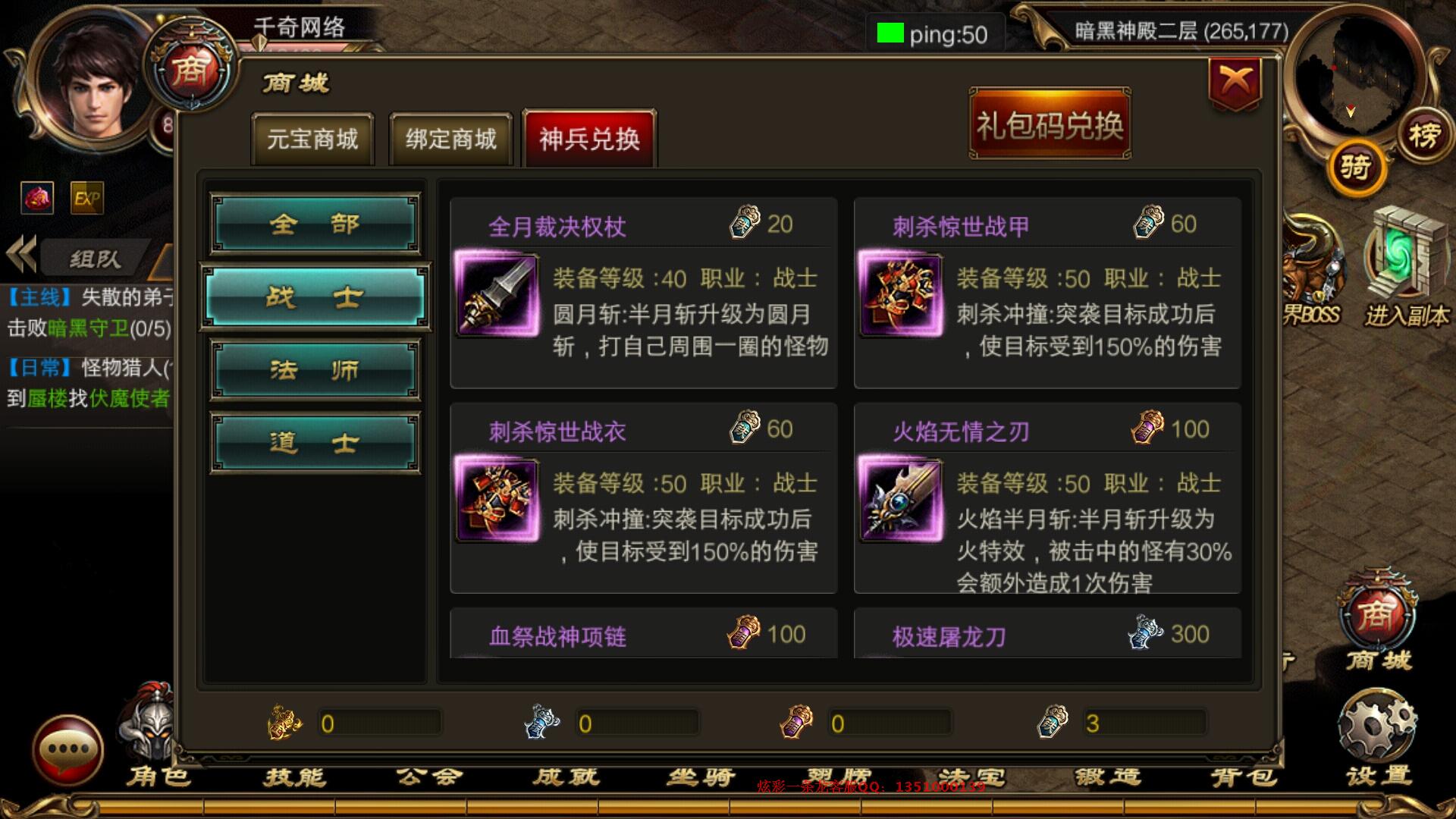Switch to the 元宝商城 tab

[312, 140]
